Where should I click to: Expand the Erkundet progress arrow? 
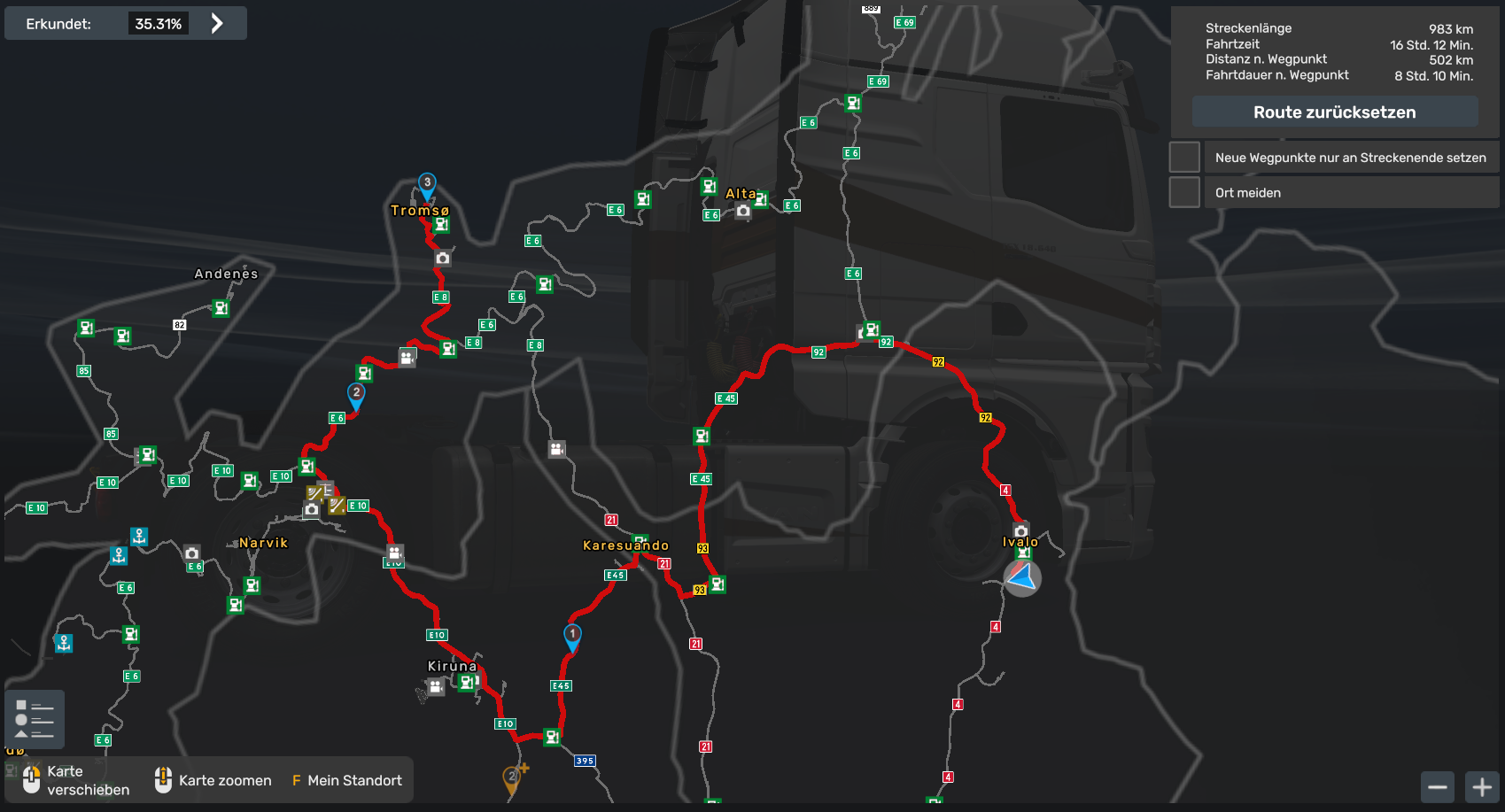click(x=217, y=24)
